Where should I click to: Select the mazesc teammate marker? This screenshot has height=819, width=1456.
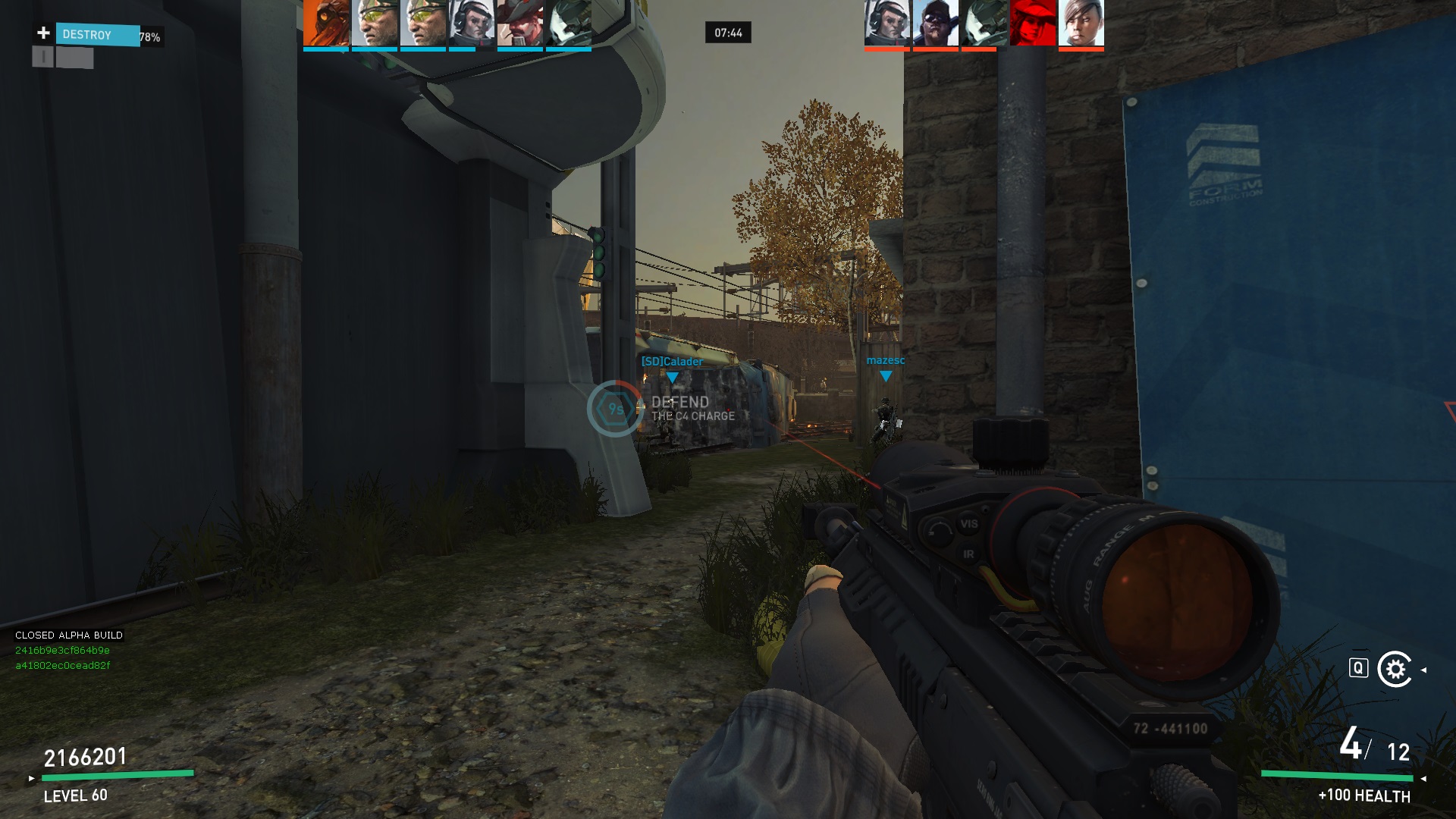(x=885, y=367)
